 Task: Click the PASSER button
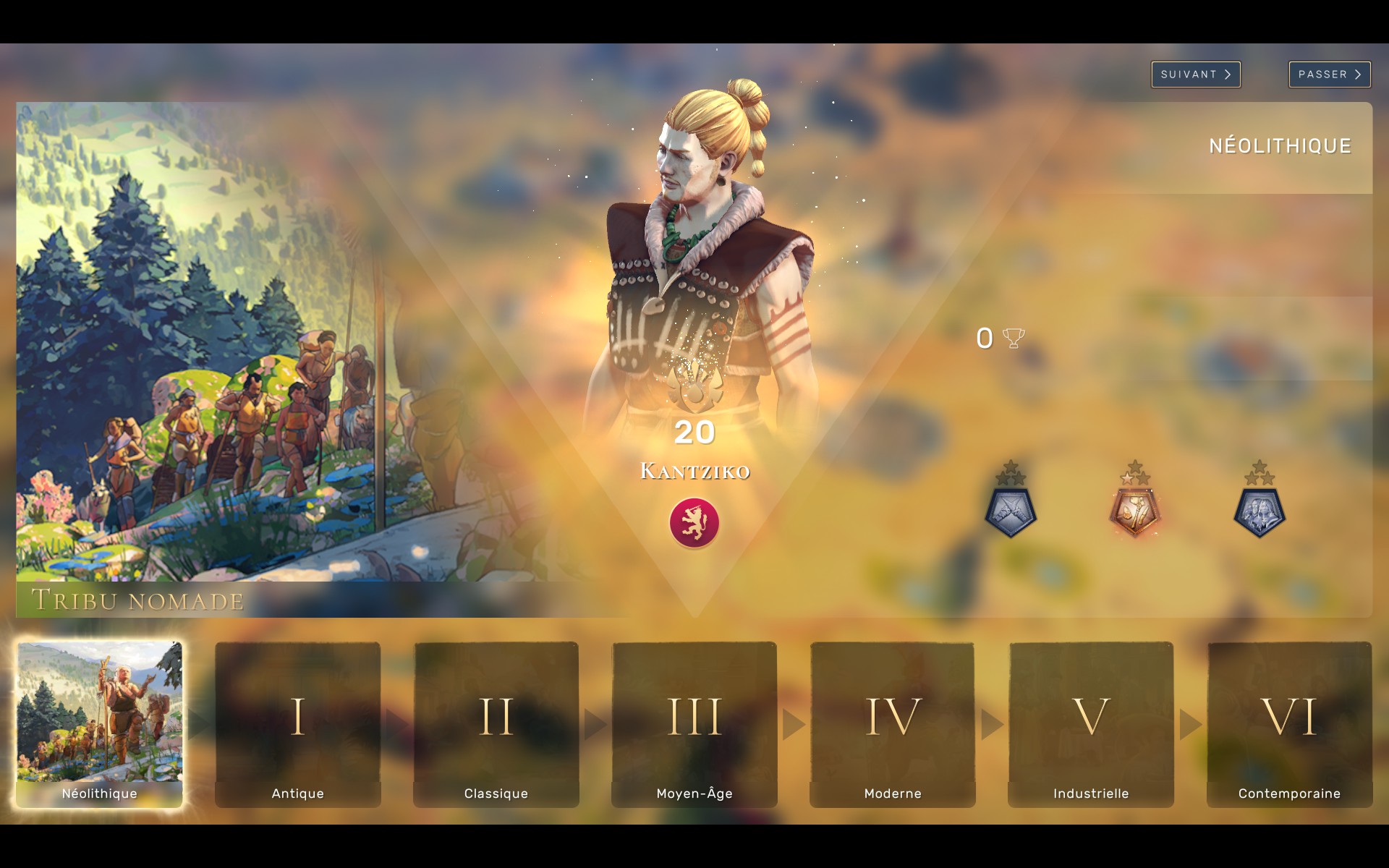coord(1330,74)
